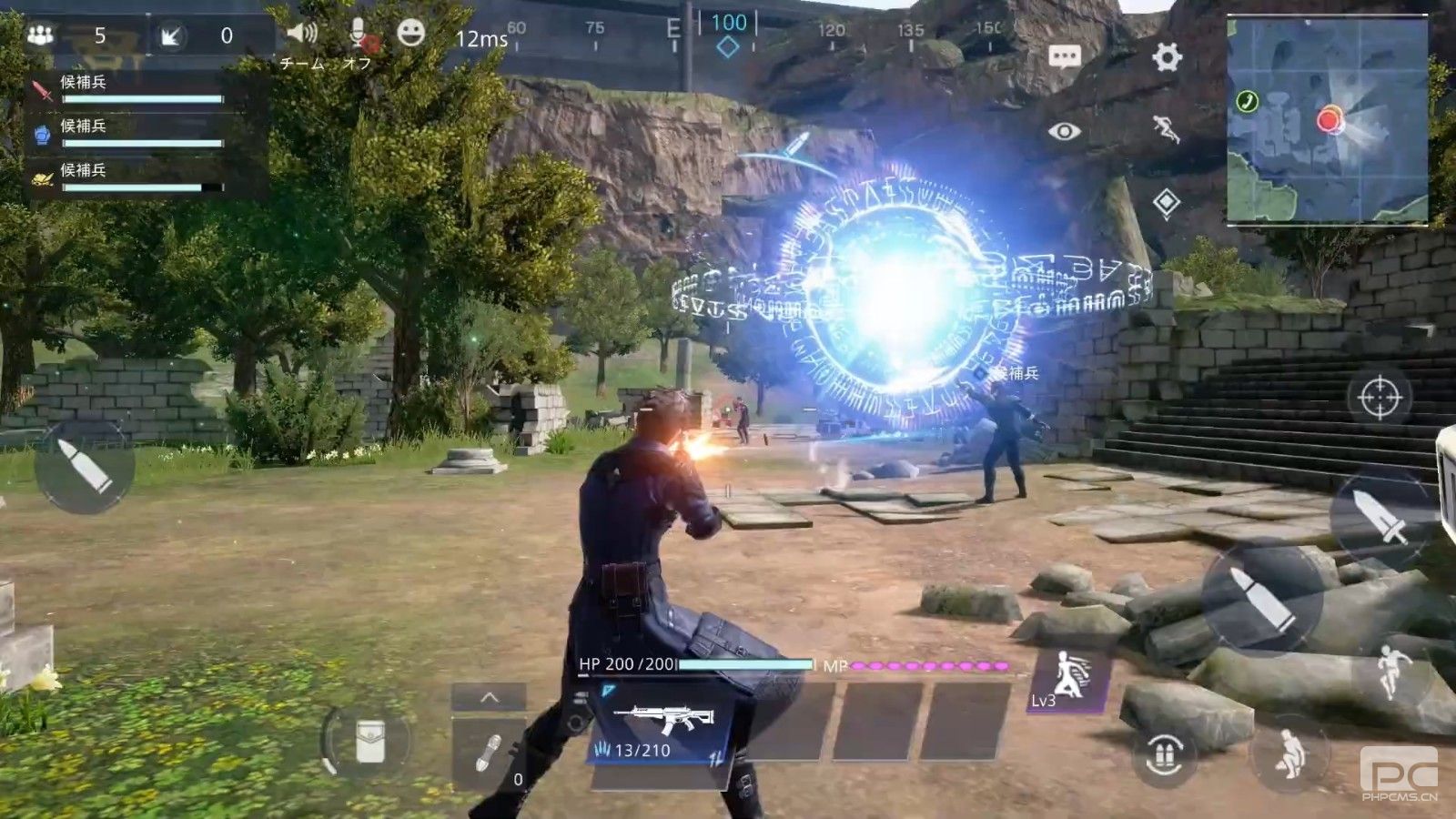Tap the crosshair aim button
The image size is (1456, 819).
[1379, 398]
